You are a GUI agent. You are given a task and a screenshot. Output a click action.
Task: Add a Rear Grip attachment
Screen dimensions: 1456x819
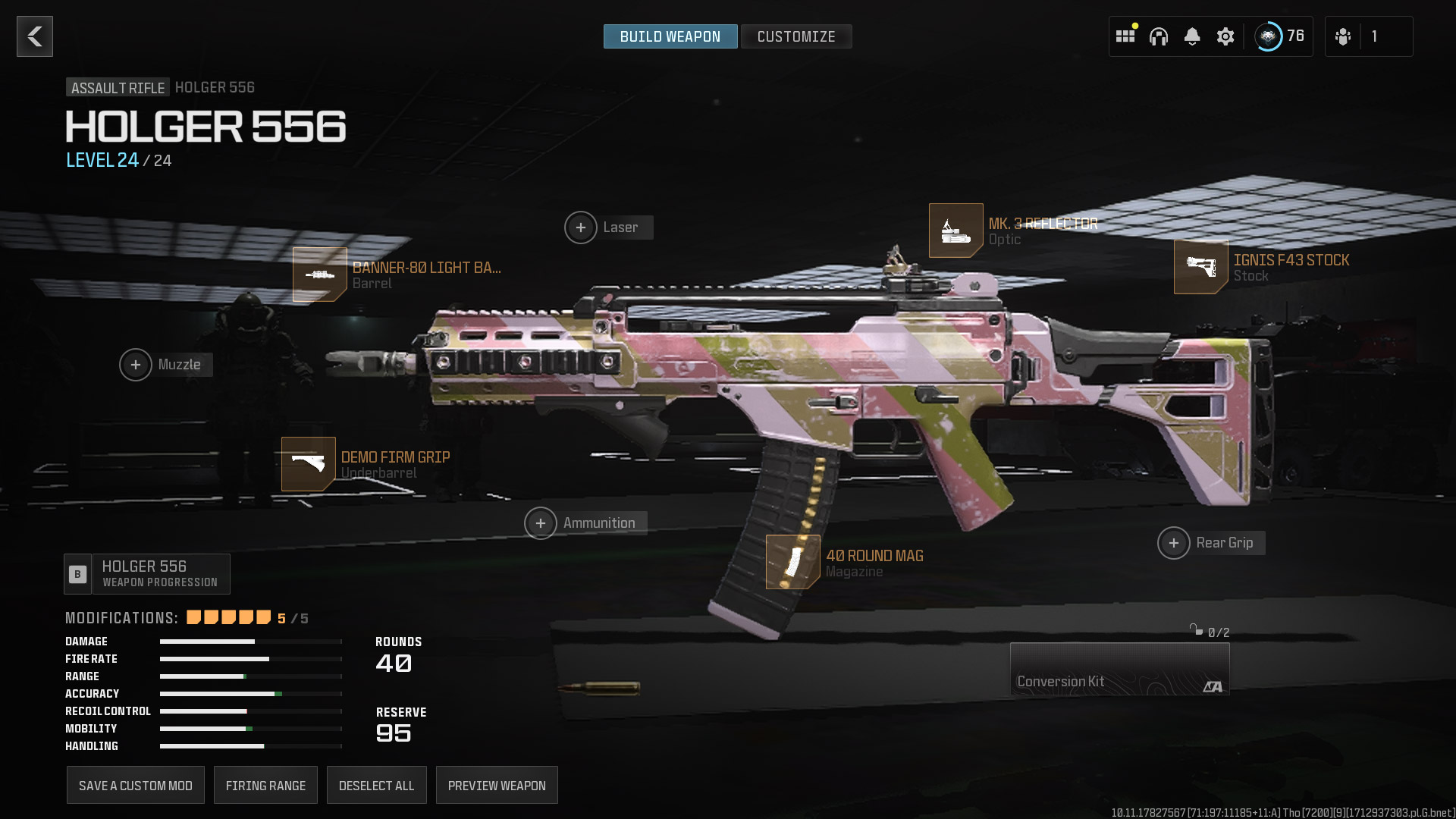[x=1174, y=543]
